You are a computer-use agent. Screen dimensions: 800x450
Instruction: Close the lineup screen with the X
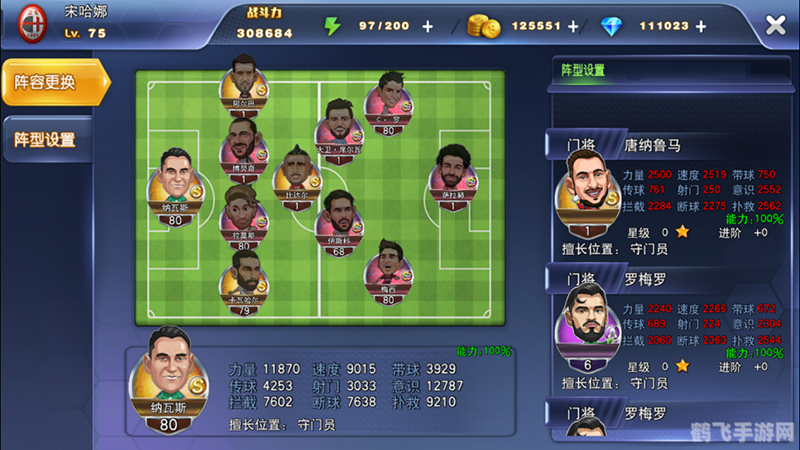pyautogui.click(x=775, y=25)
